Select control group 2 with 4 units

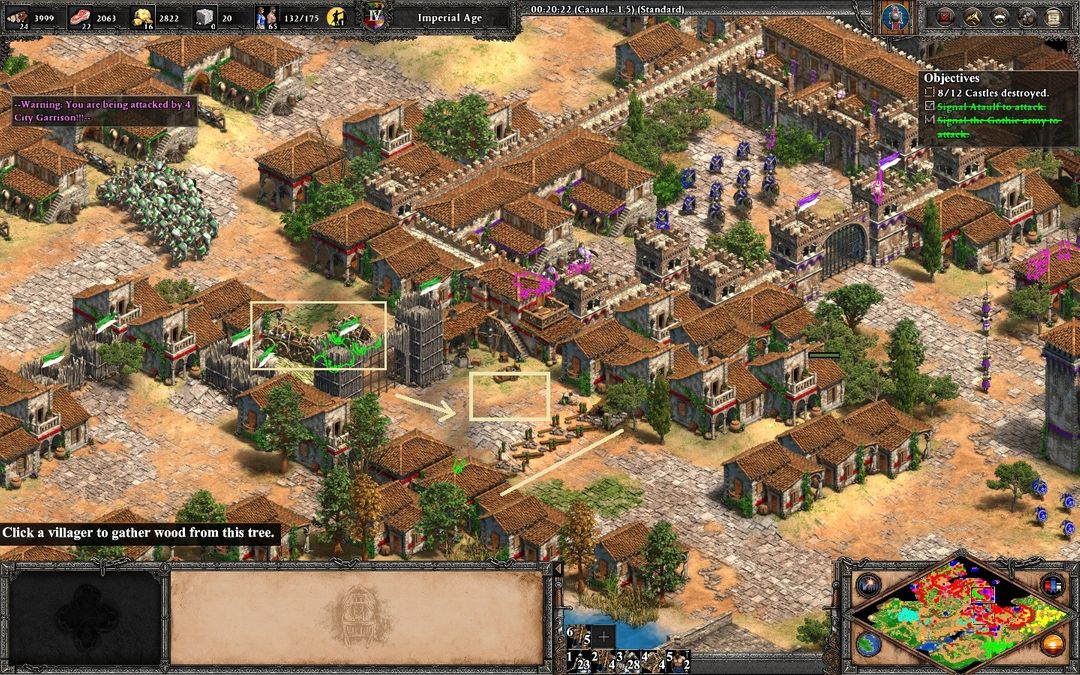coord(603,661)
